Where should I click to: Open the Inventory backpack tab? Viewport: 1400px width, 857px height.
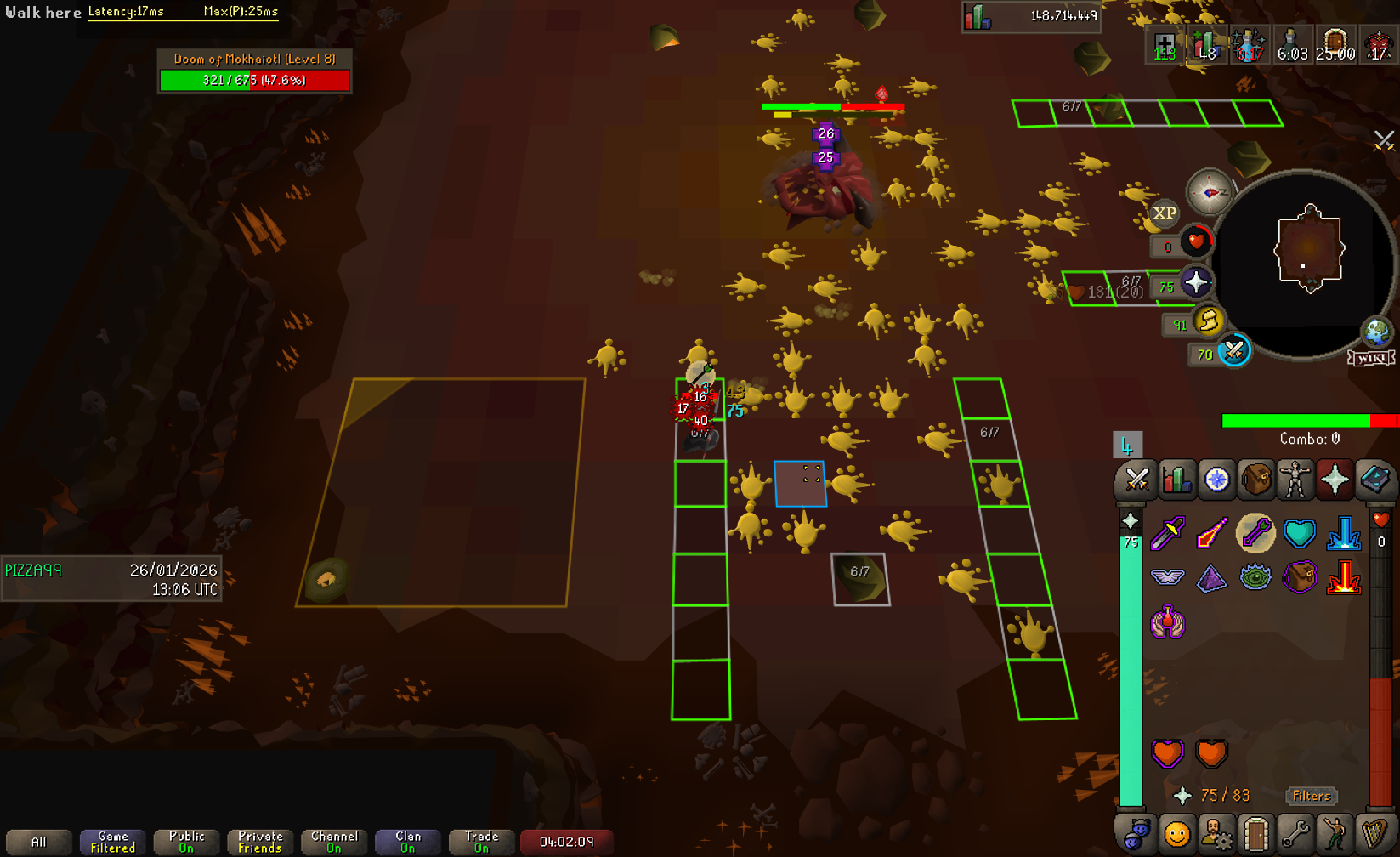tap(1256, 480)
